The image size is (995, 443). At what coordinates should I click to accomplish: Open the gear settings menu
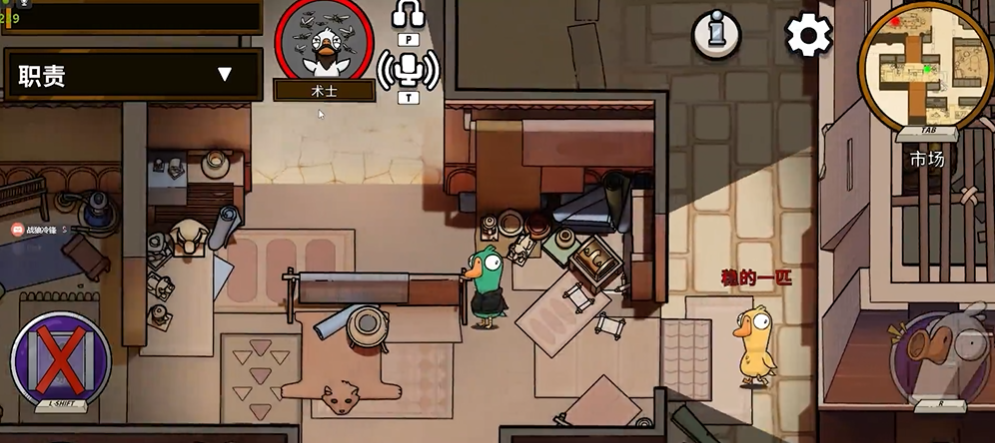pos(808,36)
